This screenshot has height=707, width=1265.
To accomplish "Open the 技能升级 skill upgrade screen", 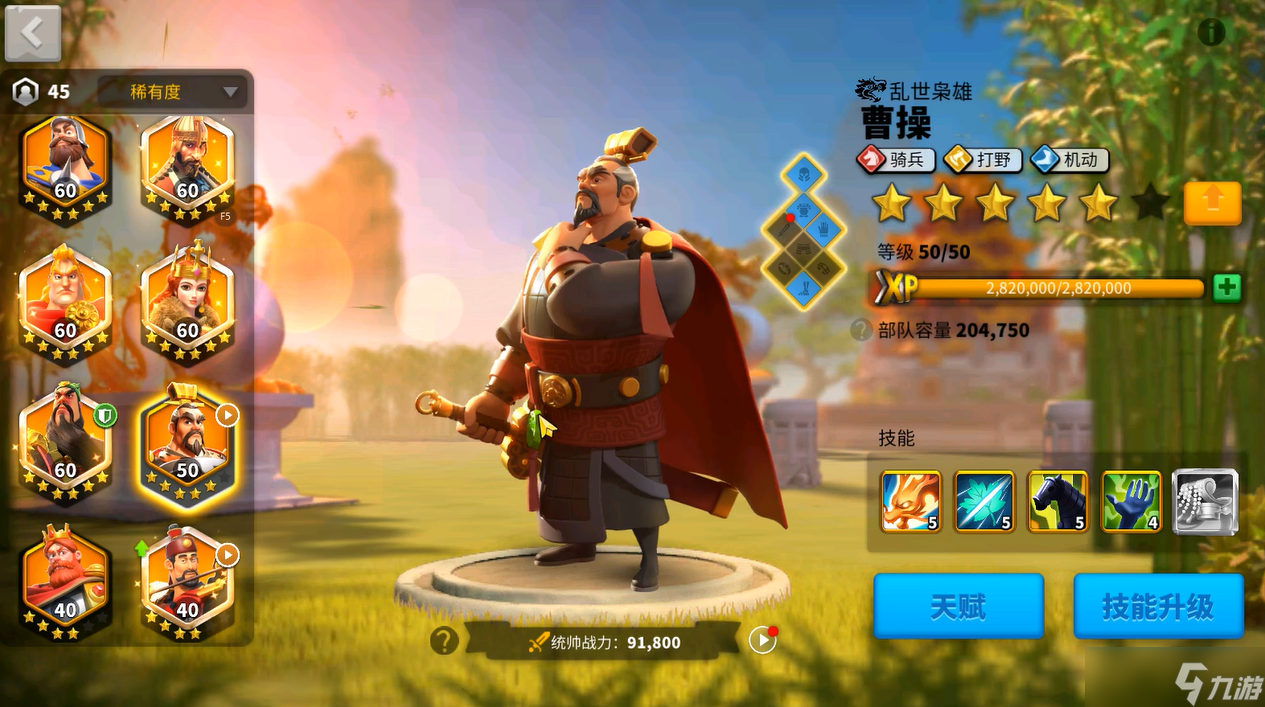I will (x=1158, y=606).
